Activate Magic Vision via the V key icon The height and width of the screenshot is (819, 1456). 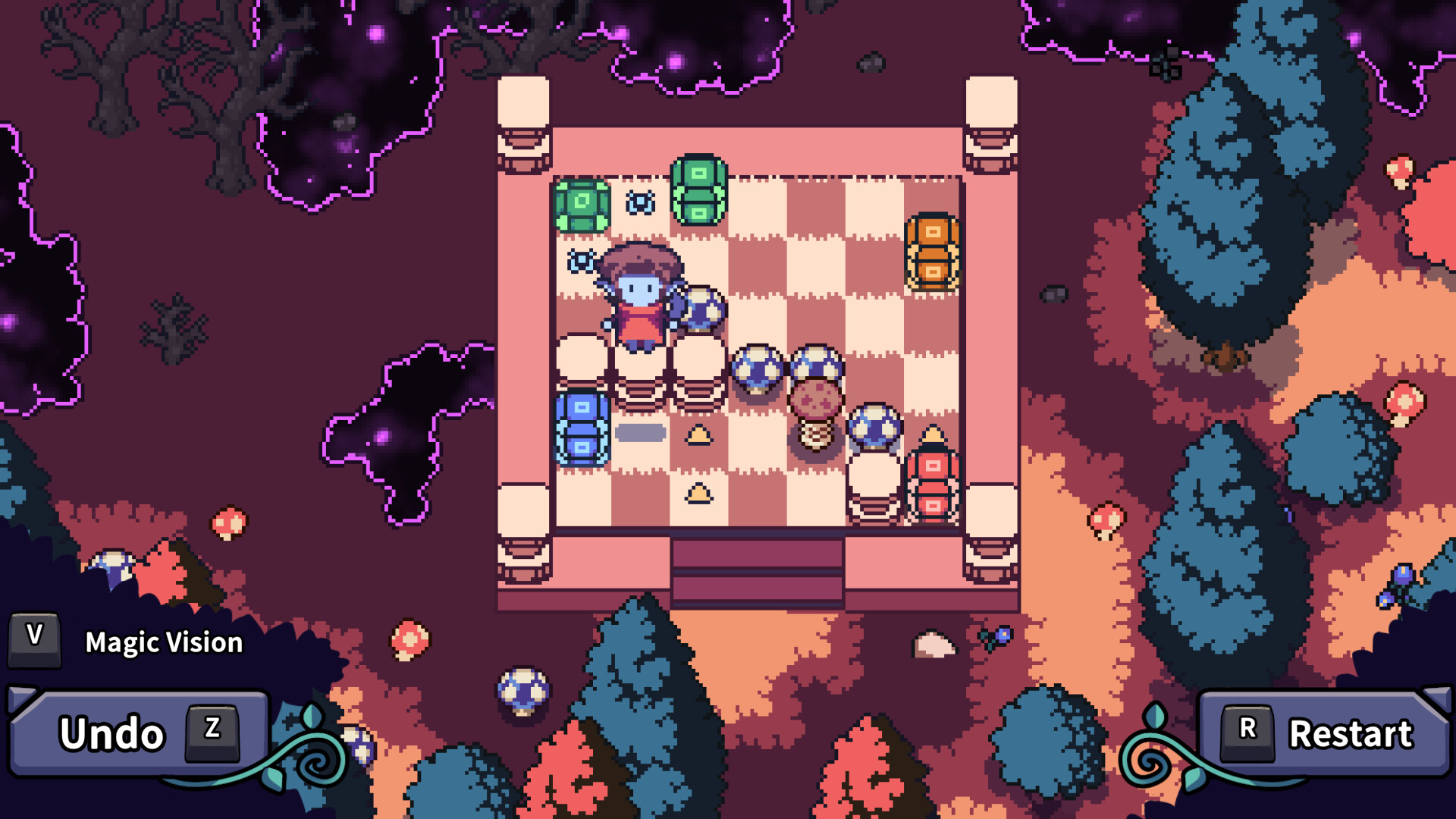(33, 639)
